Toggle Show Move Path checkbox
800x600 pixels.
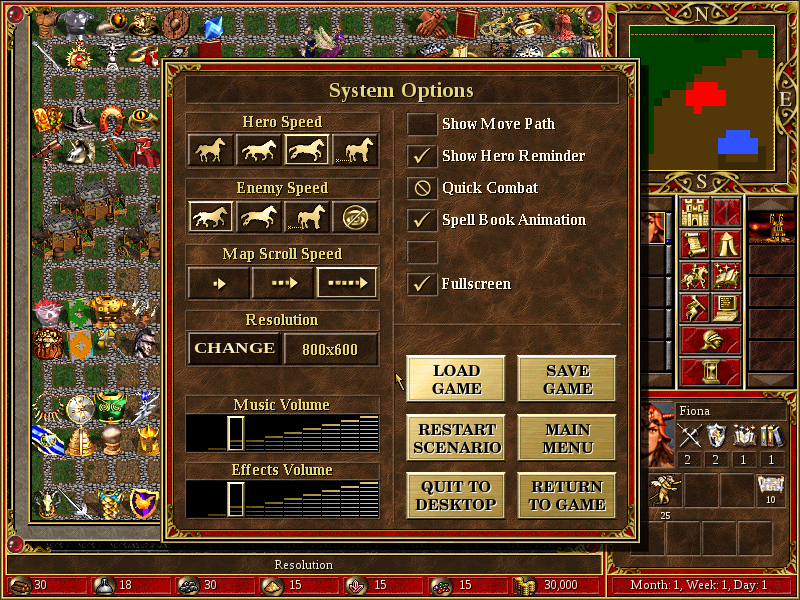pos(422,124)
